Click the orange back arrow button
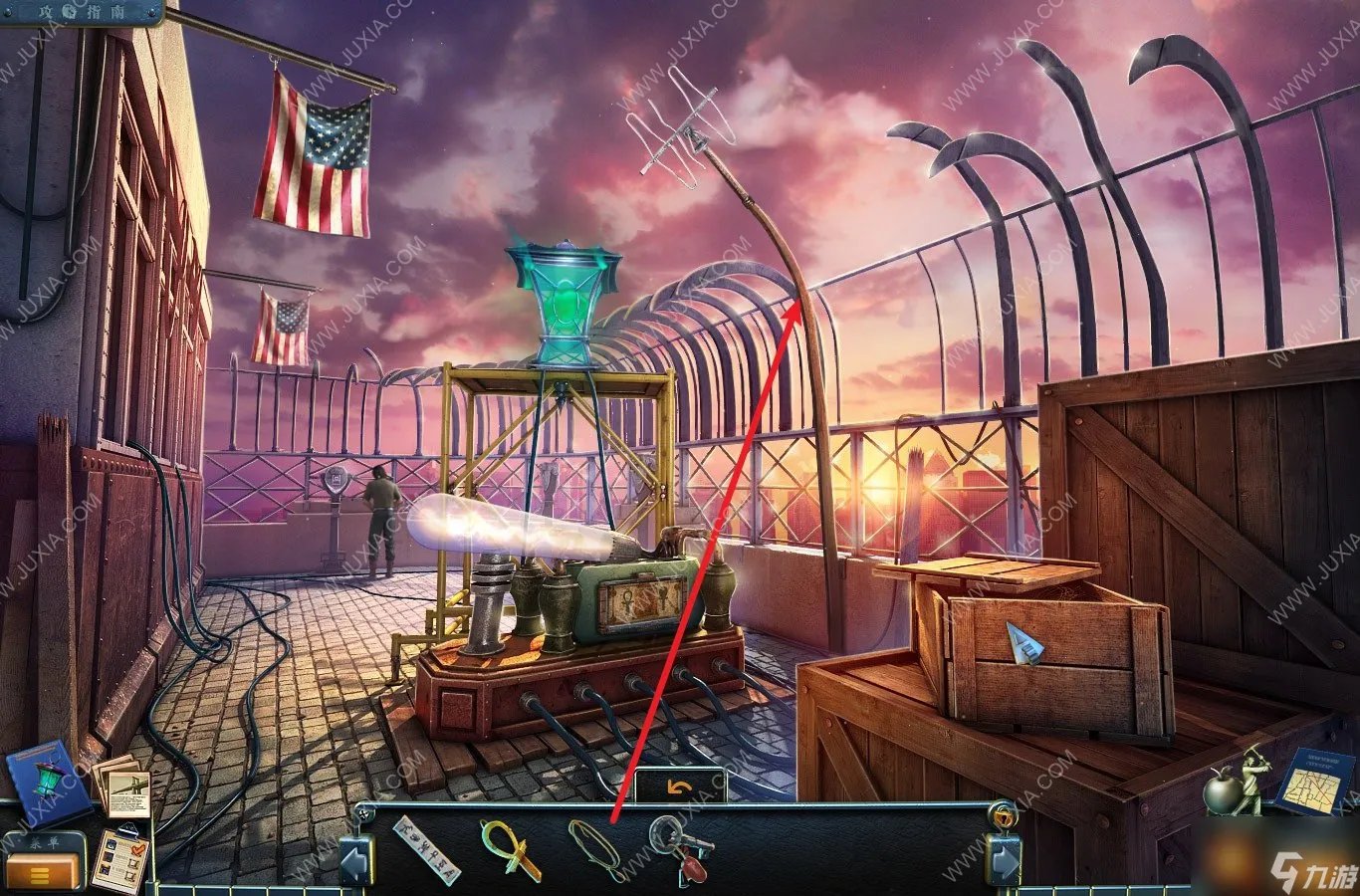 click(x=680, y=786)
